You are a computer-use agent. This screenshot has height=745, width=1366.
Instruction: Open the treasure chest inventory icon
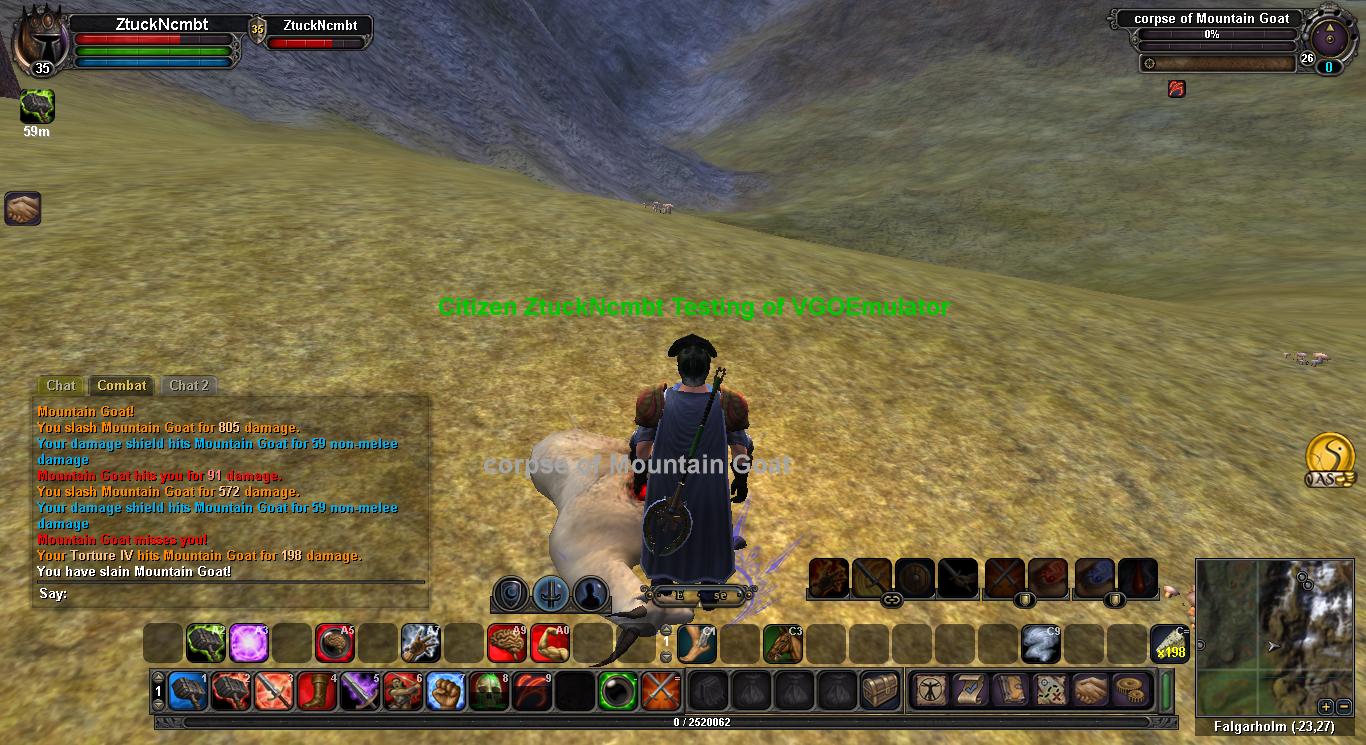tap(880, 690)
